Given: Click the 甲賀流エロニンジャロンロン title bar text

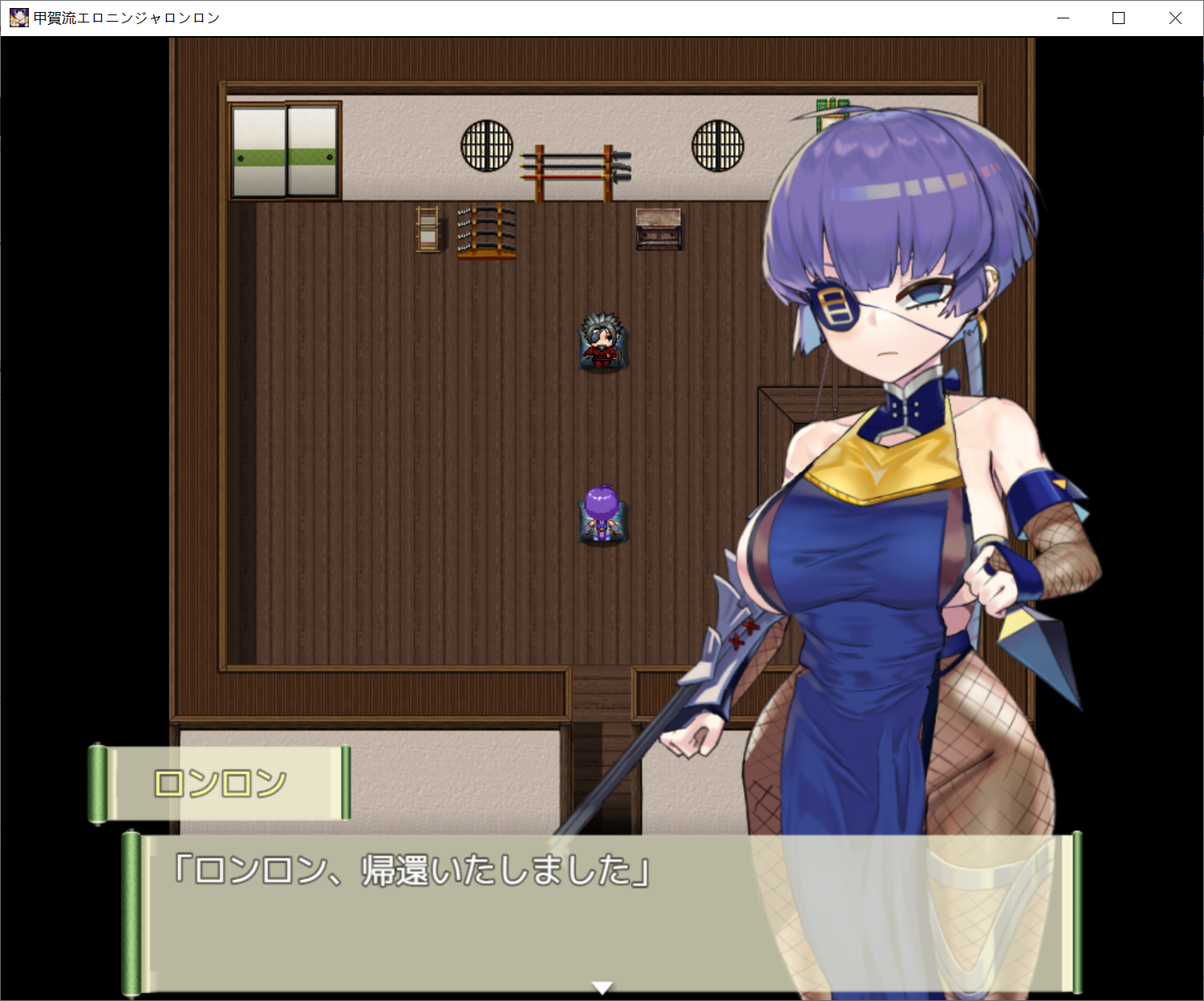Looking at the screenshot, I should tap(124, 17).
